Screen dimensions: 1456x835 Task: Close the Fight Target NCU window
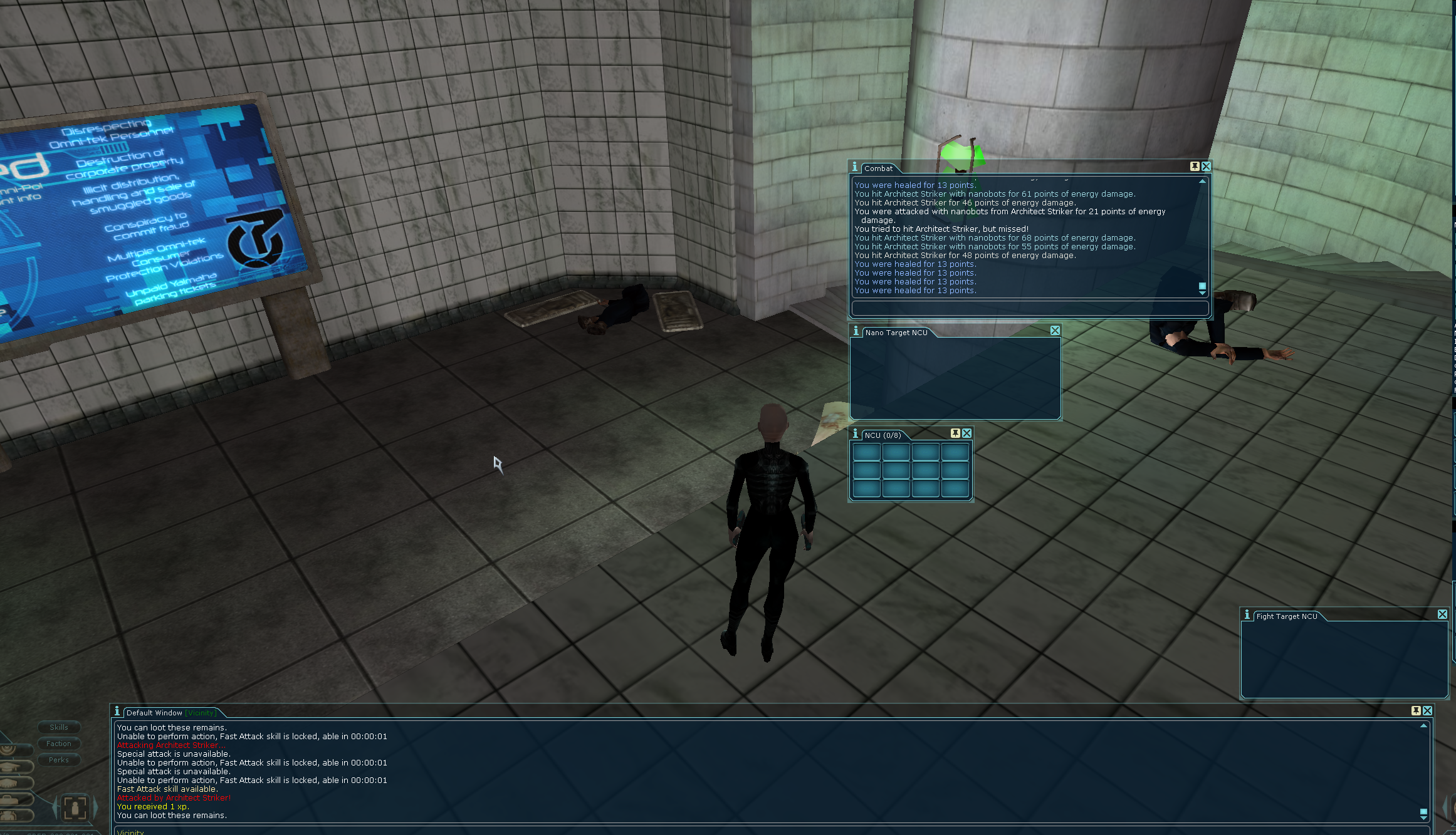pos(1442,615)
